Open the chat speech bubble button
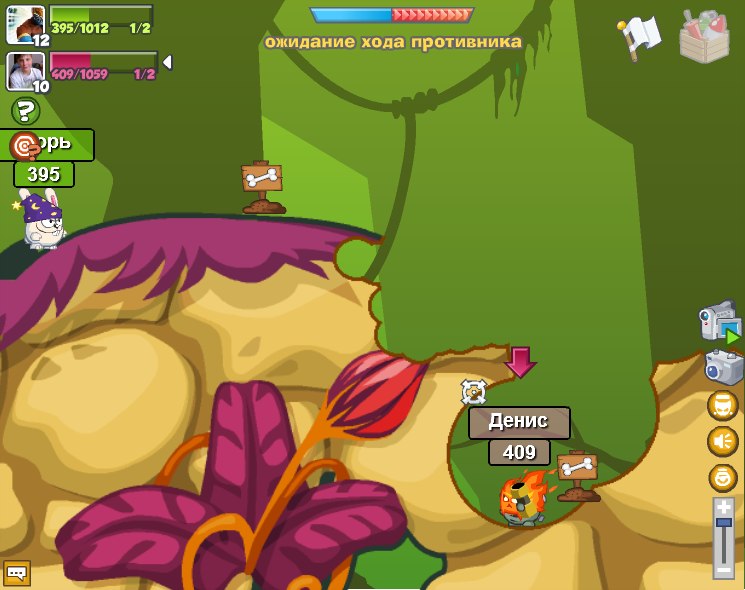This screenshot has width=745, height=590. coord(17,573)
